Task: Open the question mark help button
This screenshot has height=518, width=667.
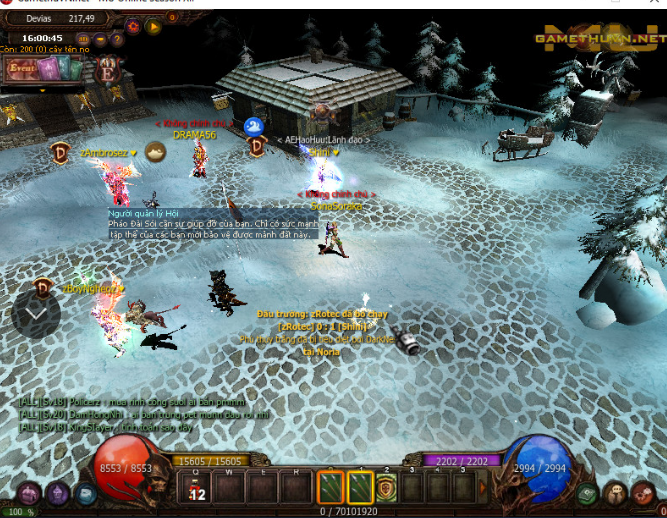Action: click(x=118, y=39)
